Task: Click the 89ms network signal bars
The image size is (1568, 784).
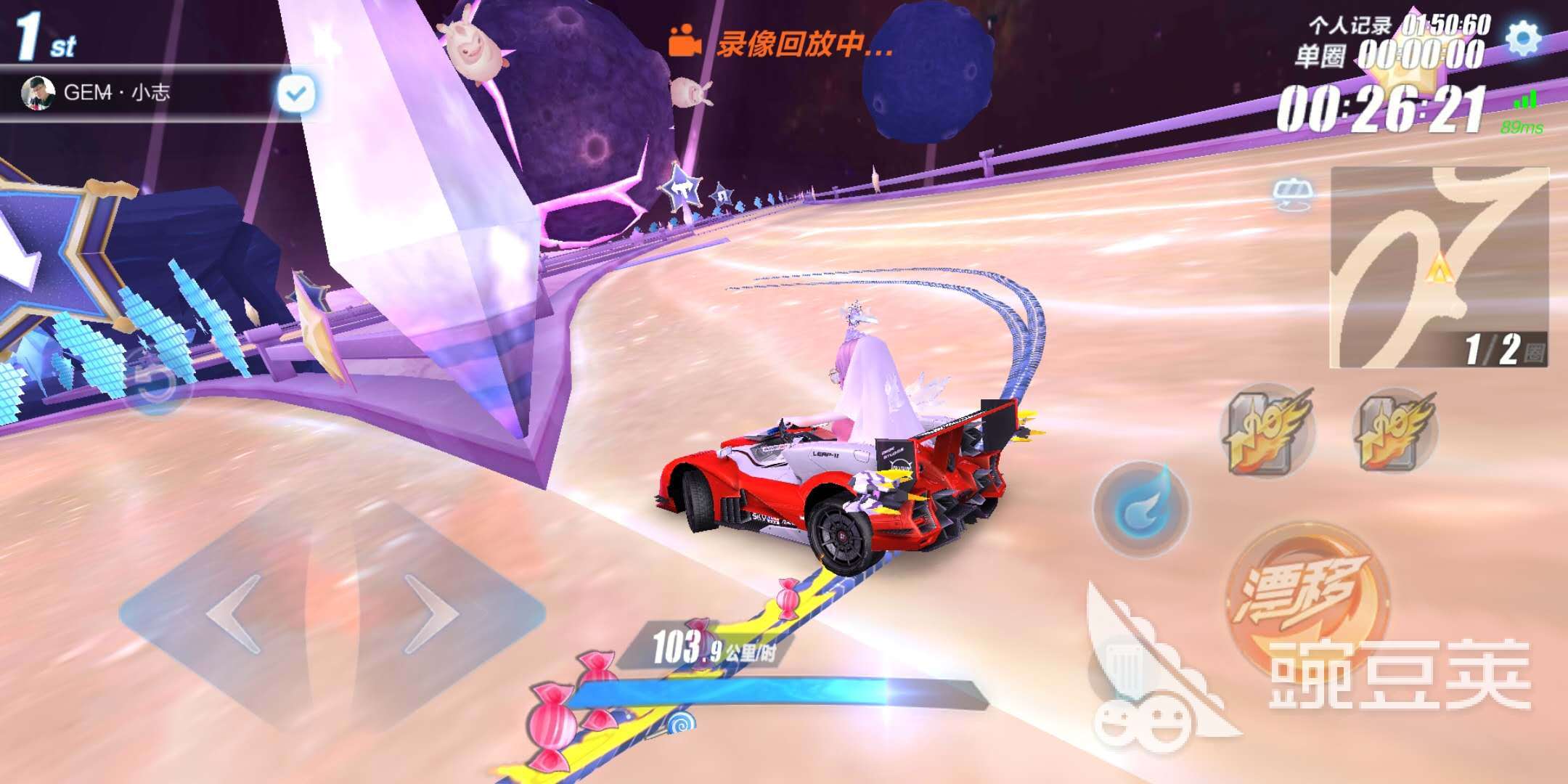Action: (1527, 107)
